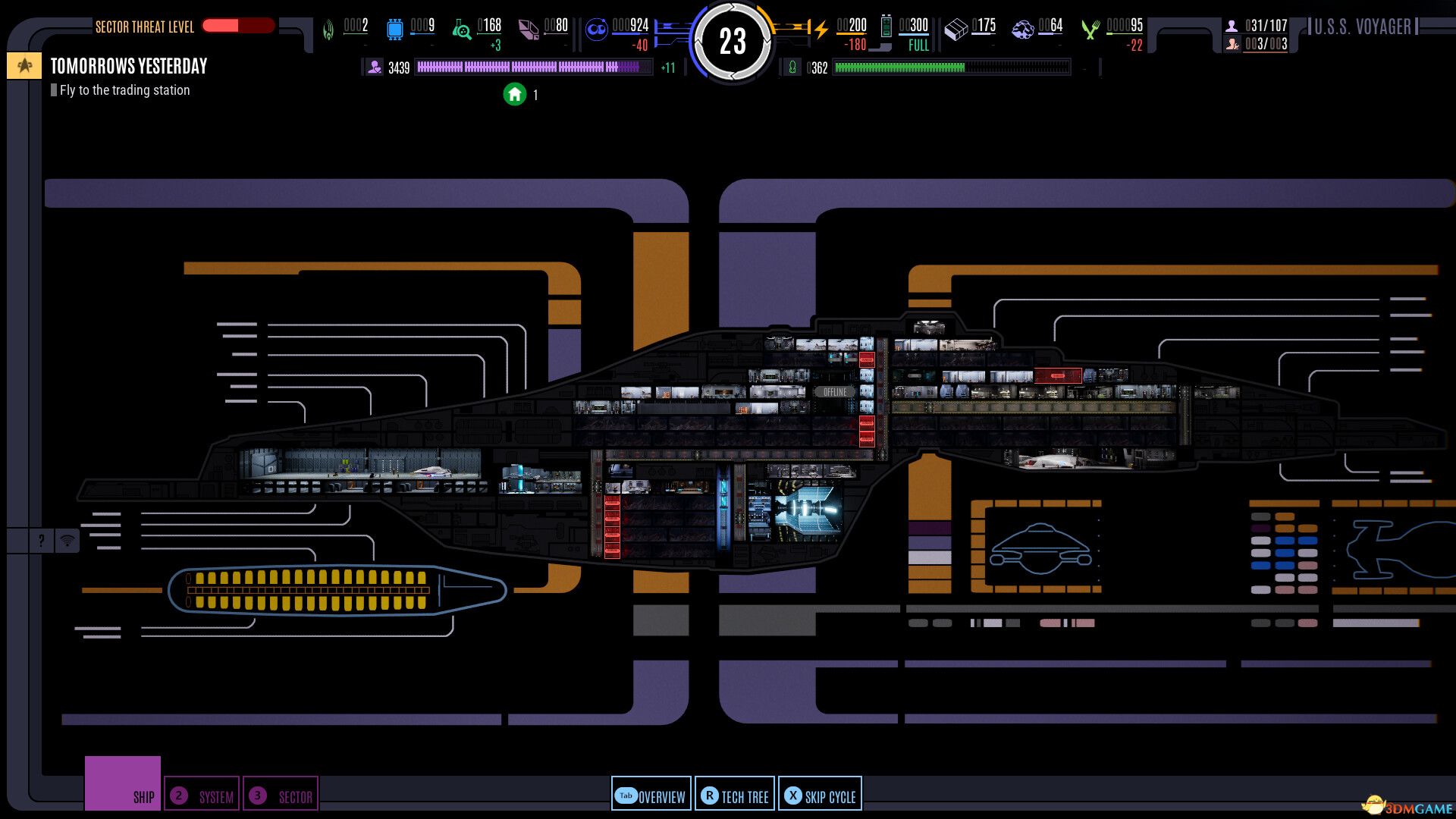This screenshot has width=1456, height=819.
Task: Select the research flask icon near 168
Action: click(461, 30)
